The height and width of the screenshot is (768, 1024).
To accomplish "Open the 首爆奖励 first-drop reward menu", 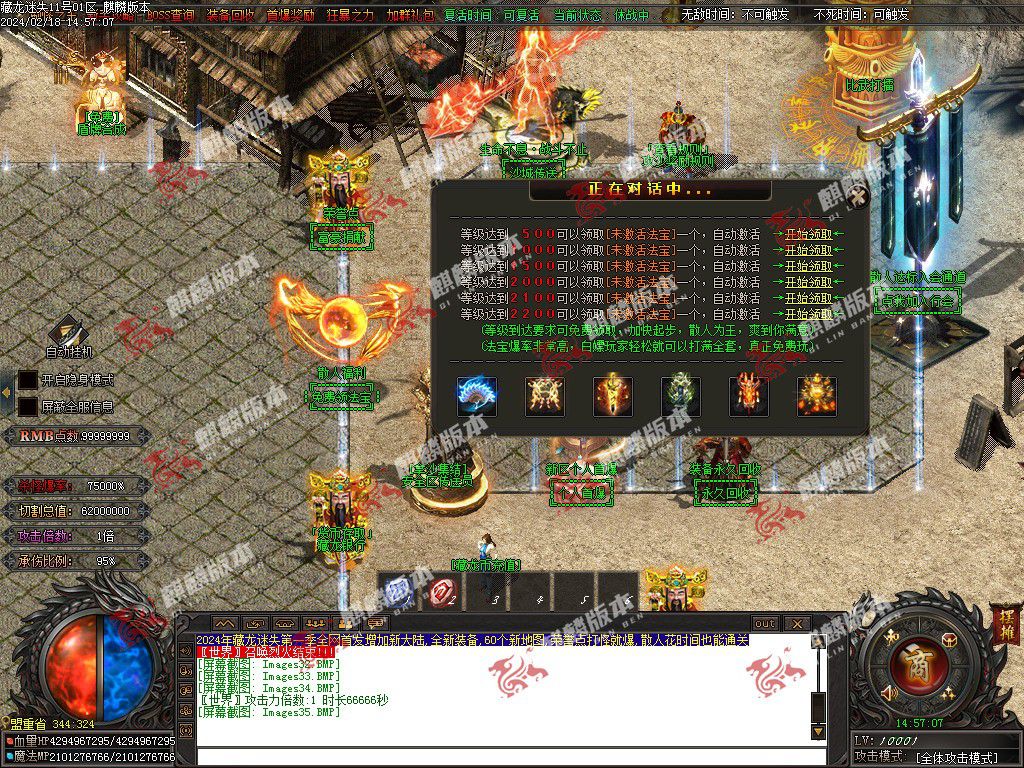I will coord(290,15).
